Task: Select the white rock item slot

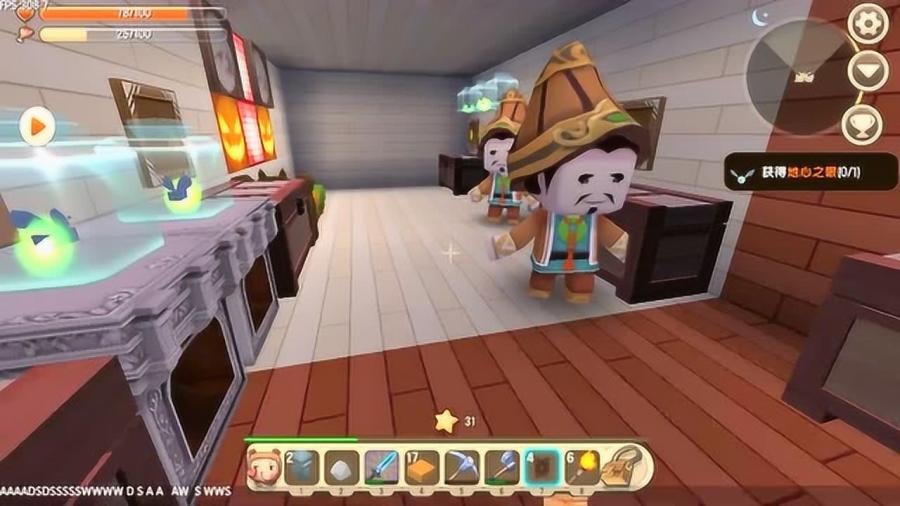Action: point(342,467)
